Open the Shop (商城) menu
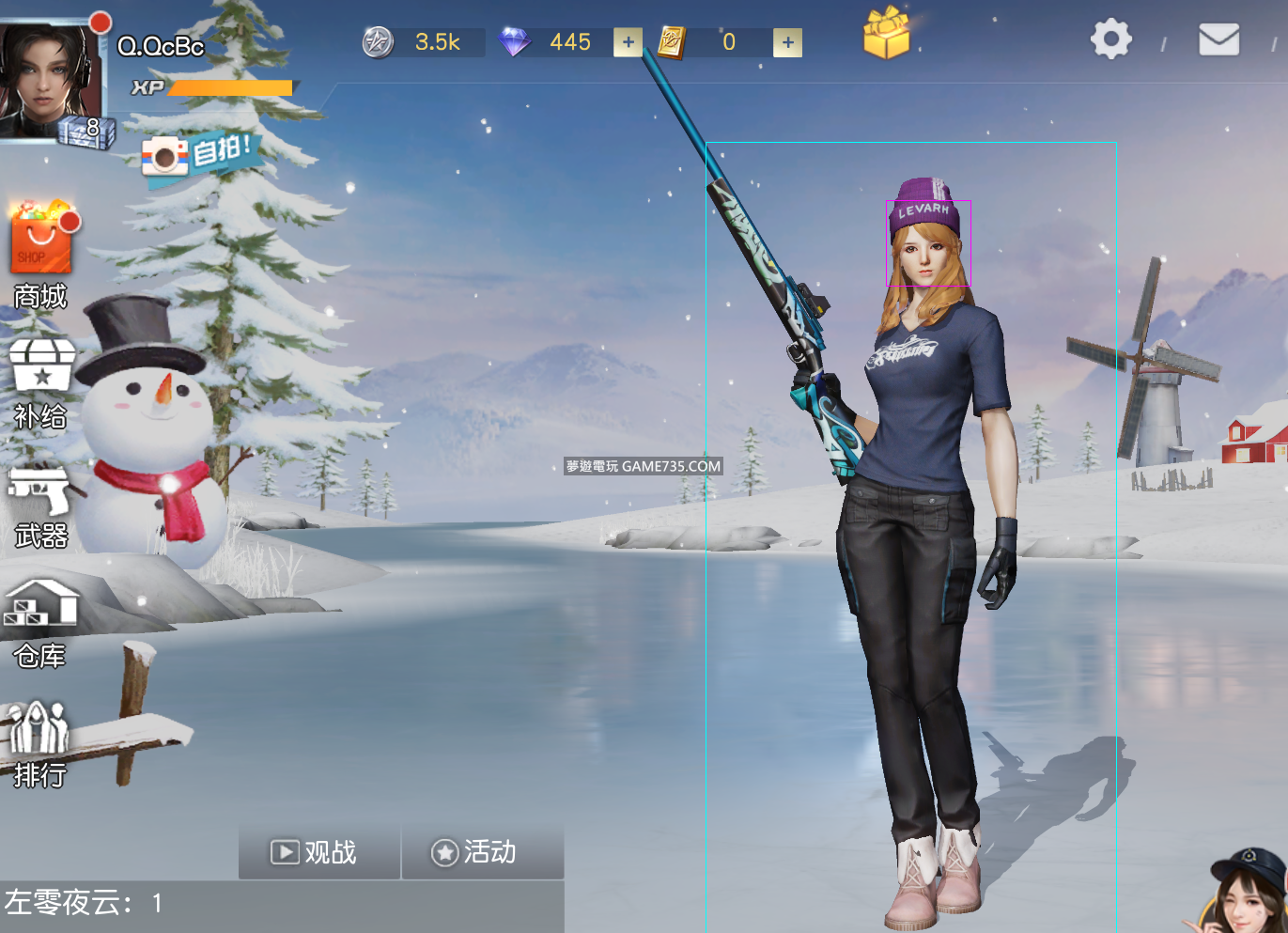This screenshot has height=933, width=1288. (x=40, y=254)
